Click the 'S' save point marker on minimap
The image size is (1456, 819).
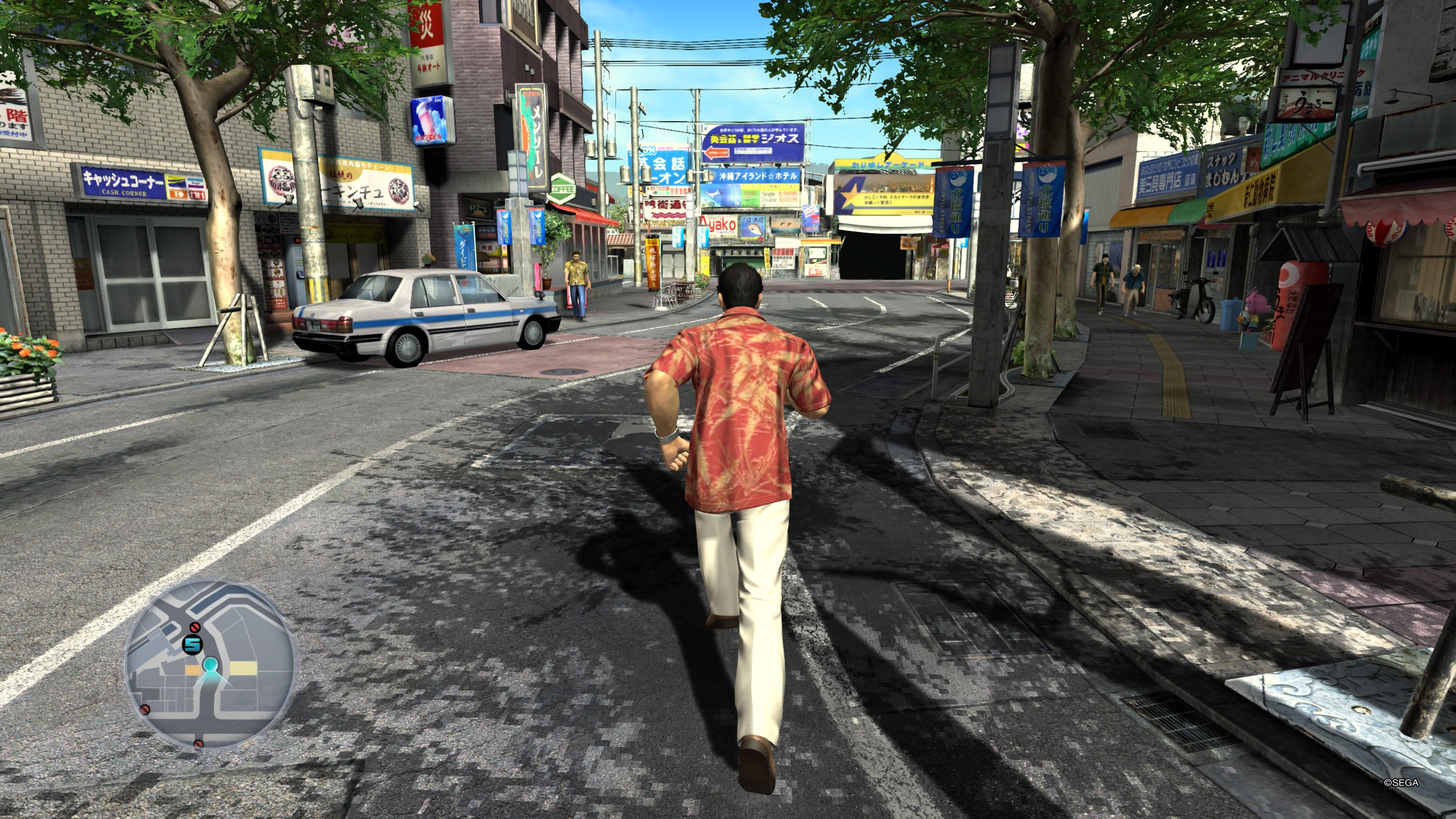[x=192, y=645]
